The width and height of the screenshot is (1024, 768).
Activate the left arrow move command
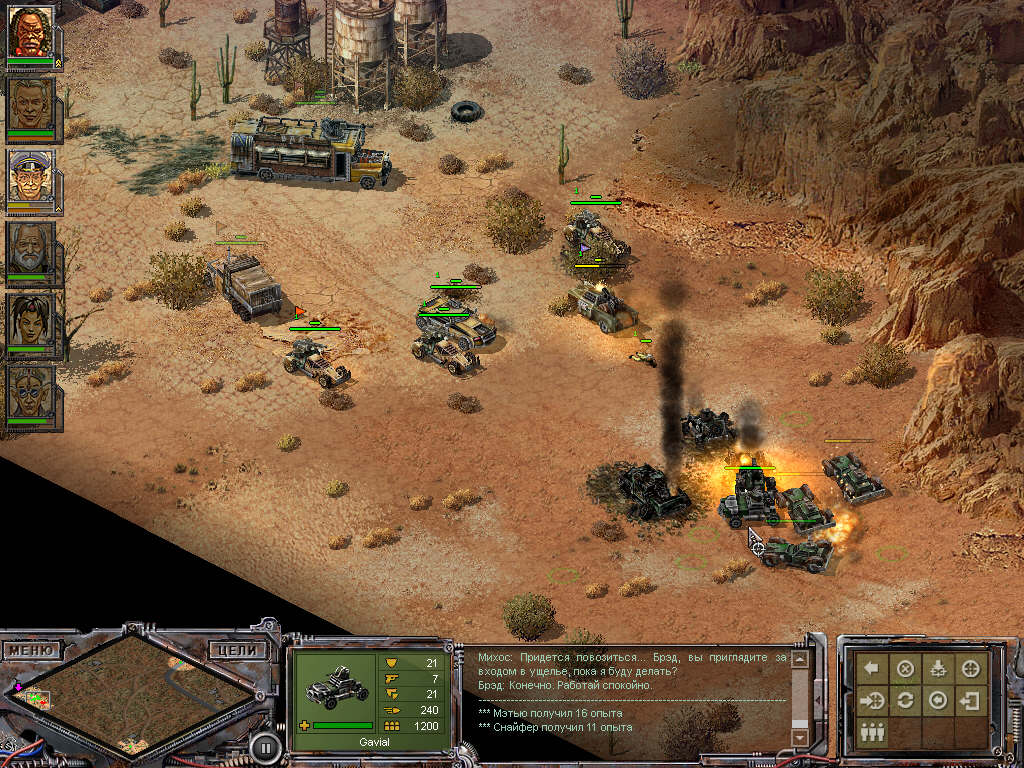[x=872, y=669]
